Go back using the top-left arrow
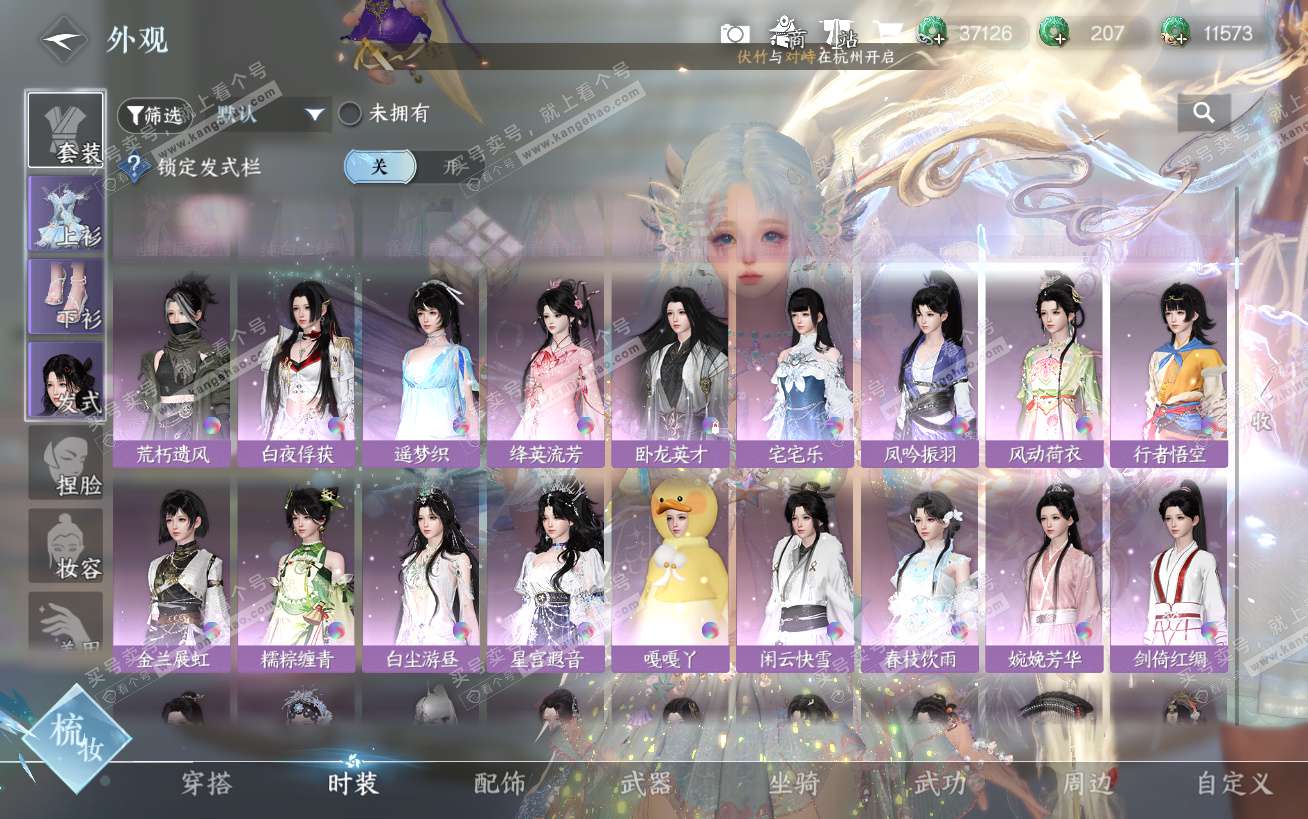 click(64, 41)
